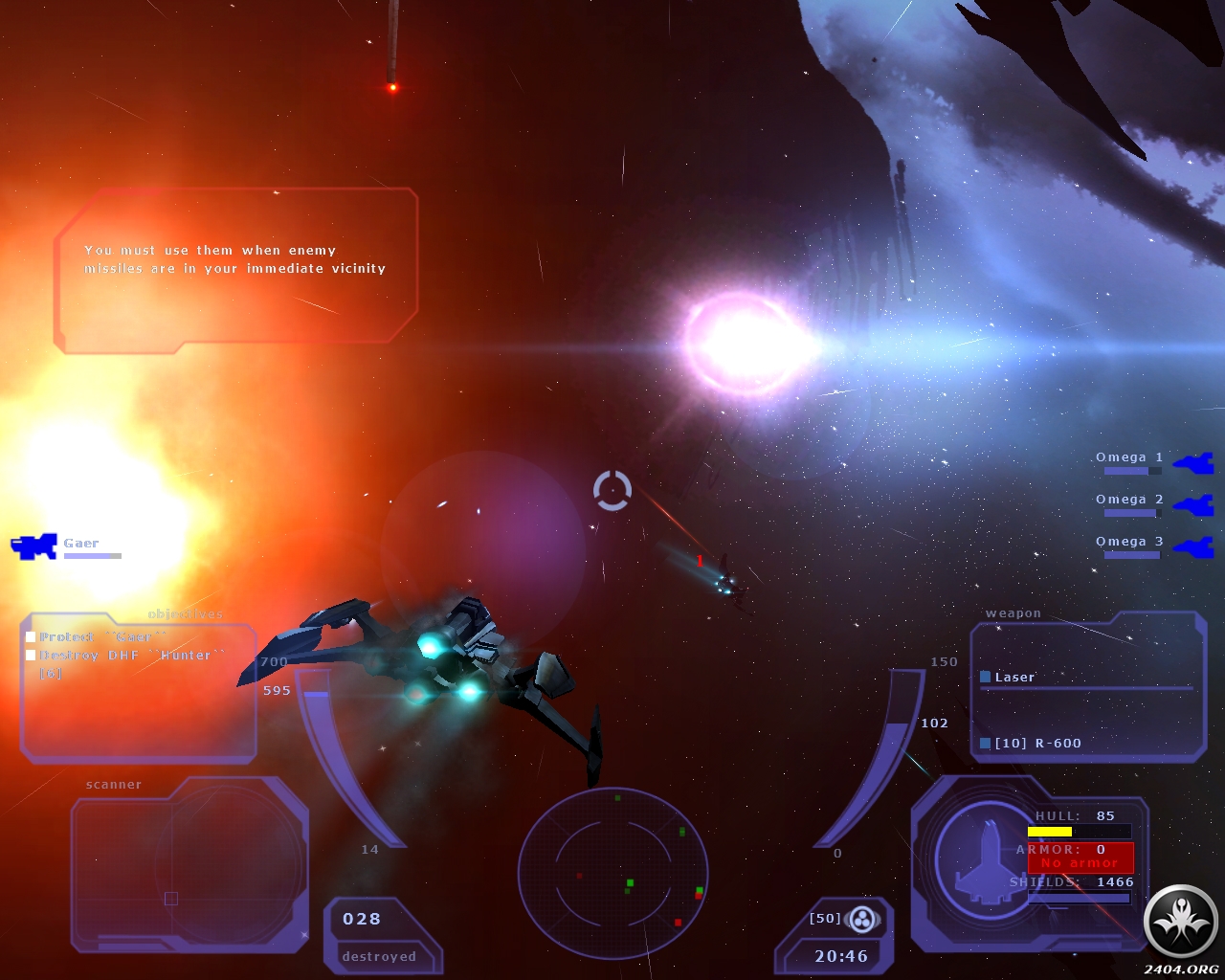Select wingman Omega 1 ship icon

coord(1193,464)
